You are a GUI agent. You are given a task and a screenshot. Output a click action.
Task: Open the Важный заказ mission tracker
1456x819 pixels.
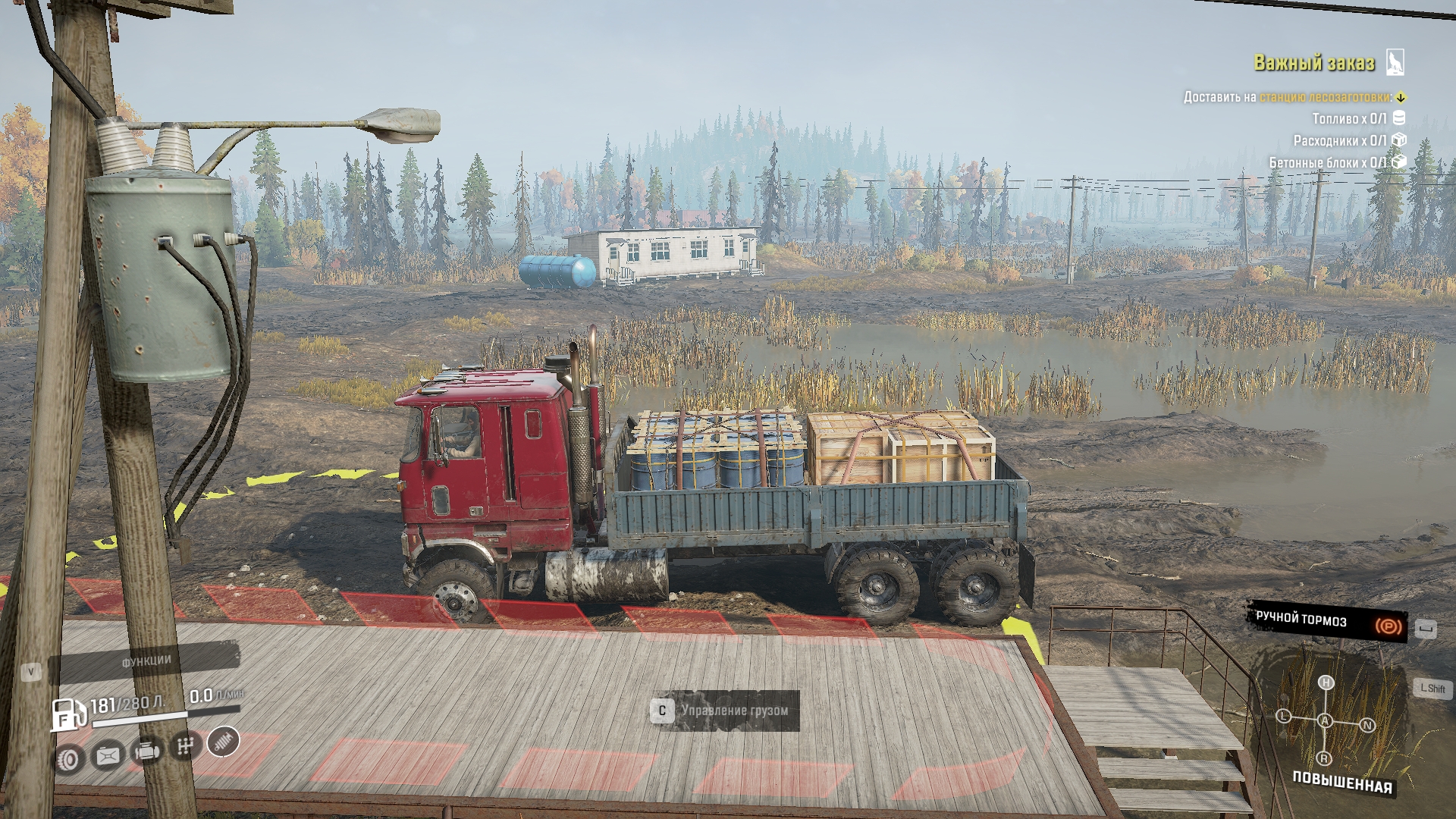pyautogui.click(x=1313, y=63)
